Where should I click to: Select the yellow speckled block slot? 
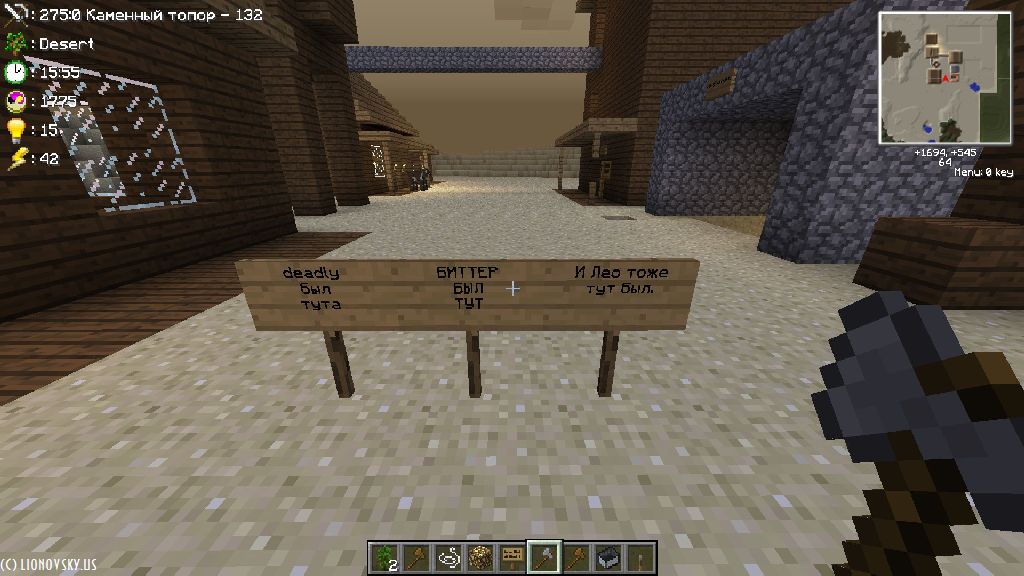click(x=481, y=555)
